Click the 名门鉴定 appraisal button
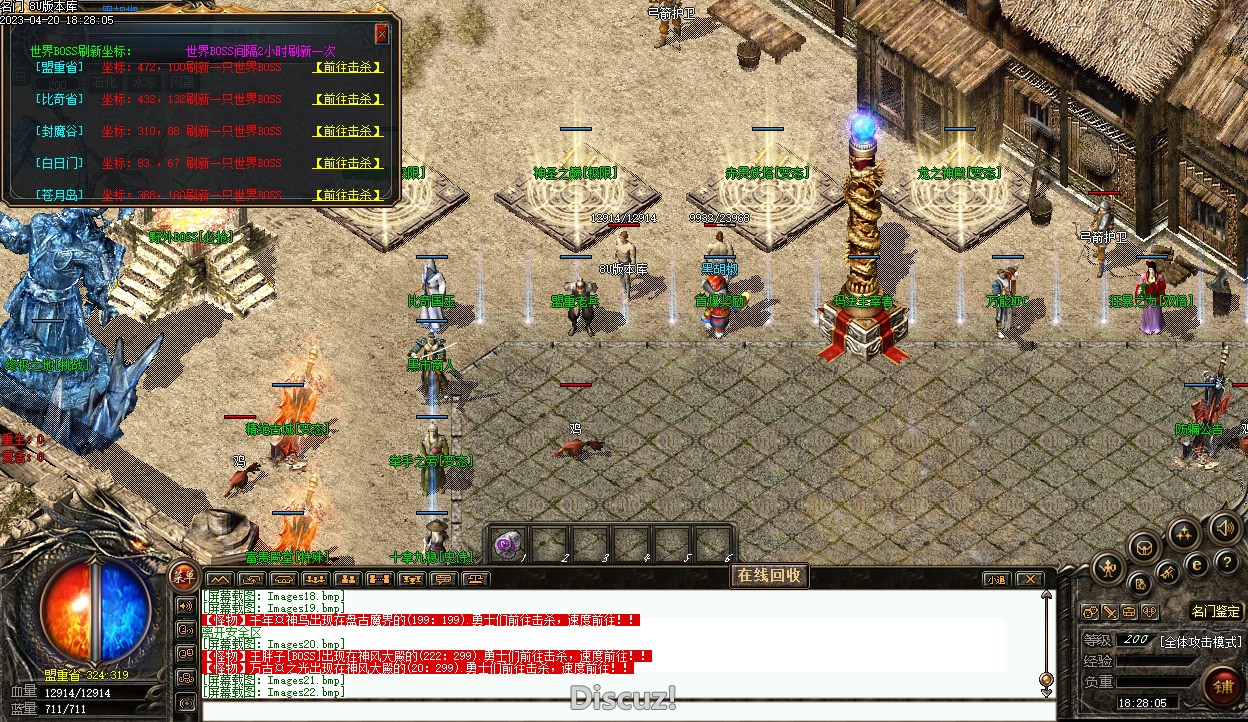 [1216, 611]
